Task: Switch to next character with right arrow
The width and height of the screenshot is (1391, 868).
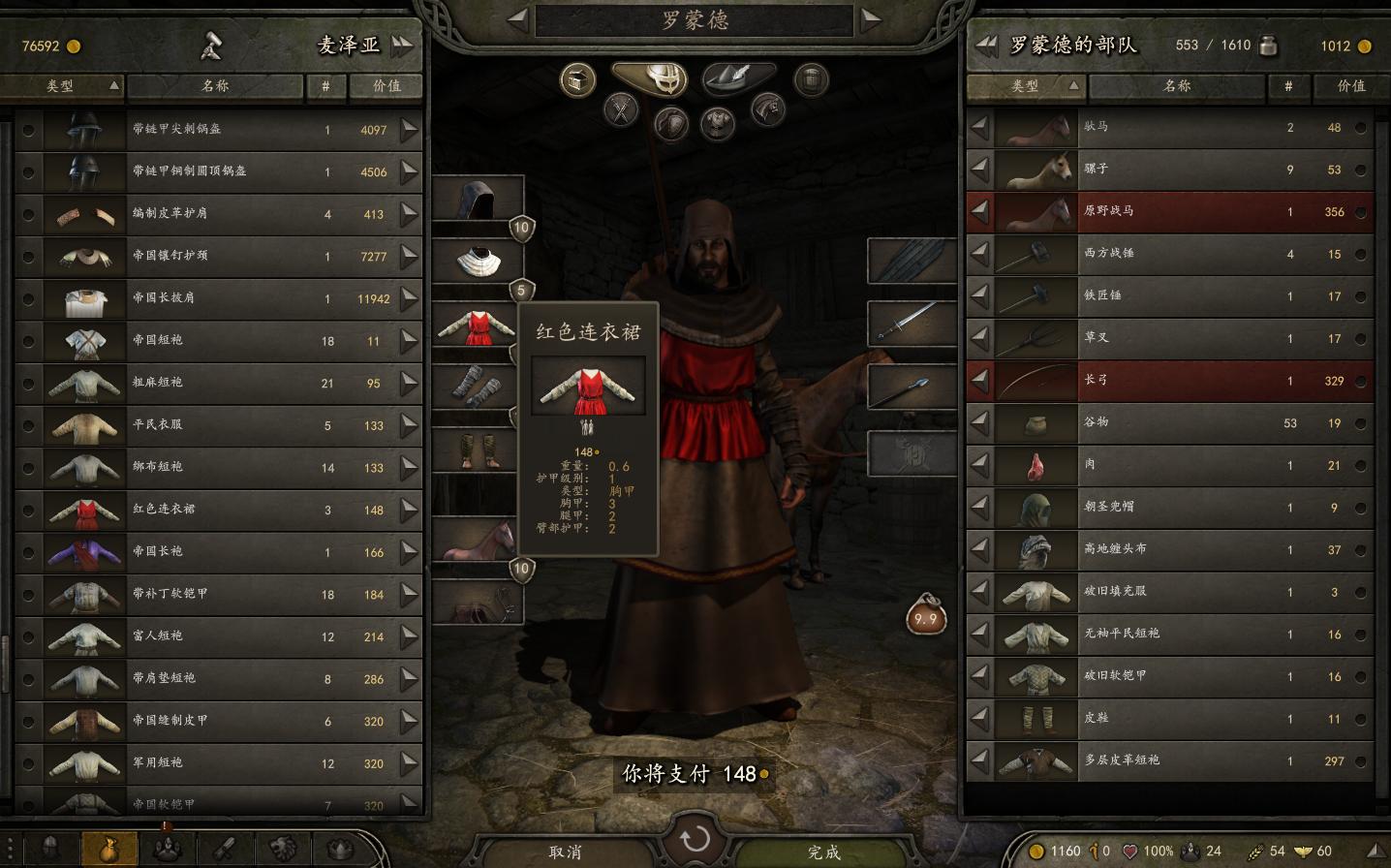Action: coord(871,18)
